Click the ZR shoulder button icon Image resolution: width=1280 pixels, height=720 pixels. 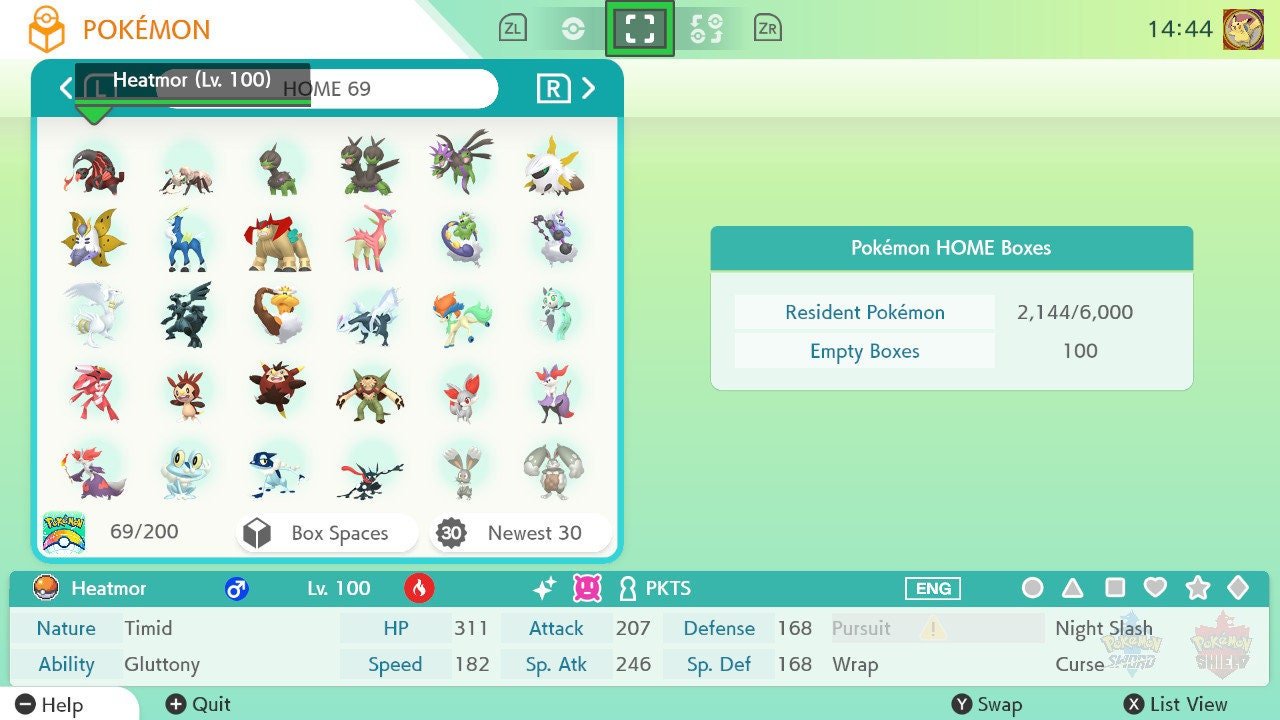coord(767,28)
